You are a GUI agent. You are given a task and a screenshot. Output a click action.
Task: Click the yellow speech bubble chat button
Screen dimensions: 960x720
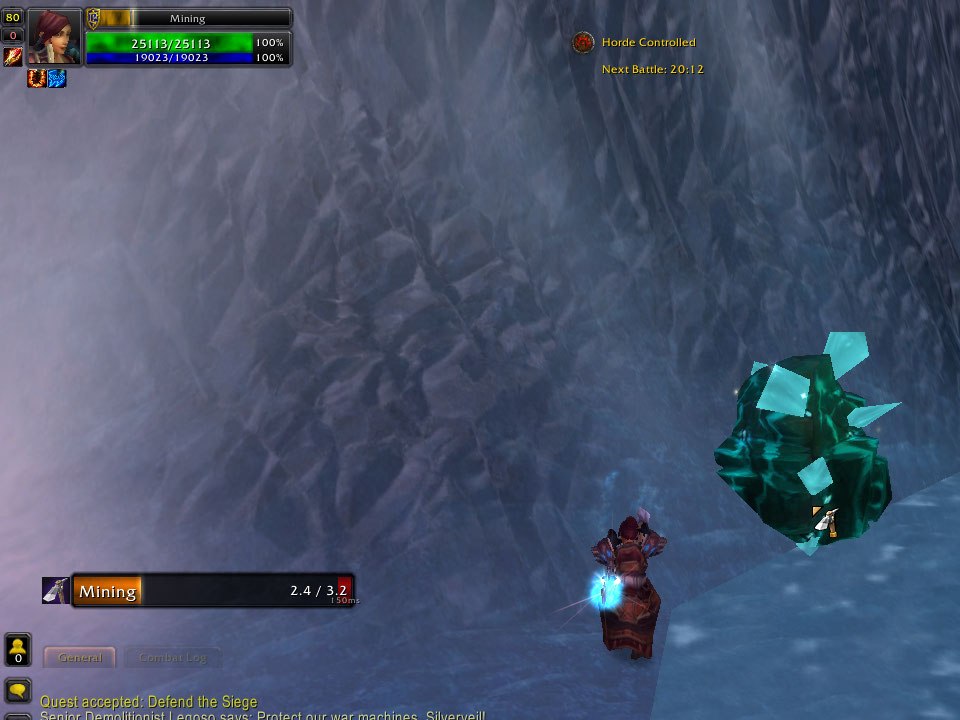pyautogui.click(x=18, y=690)
